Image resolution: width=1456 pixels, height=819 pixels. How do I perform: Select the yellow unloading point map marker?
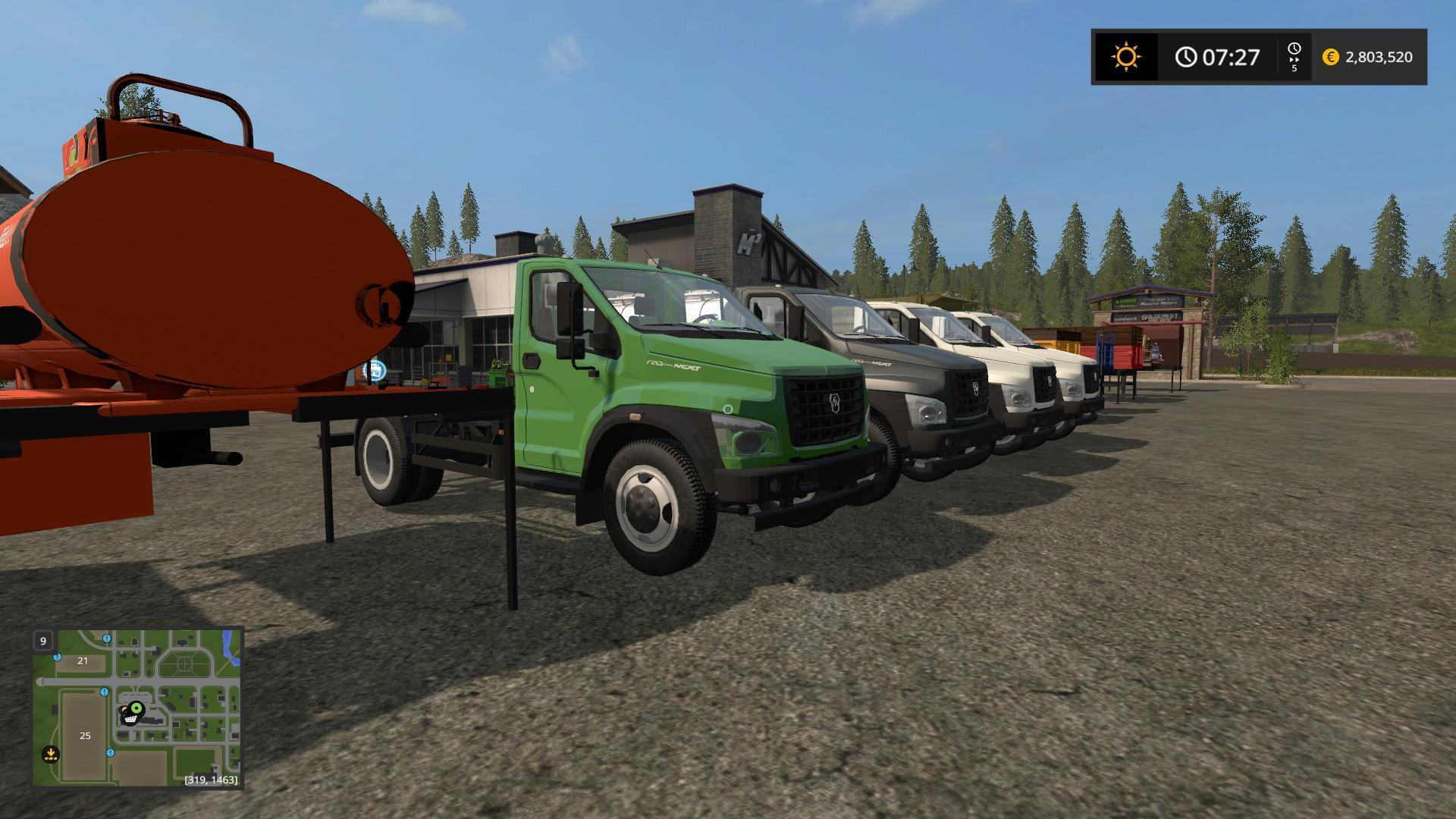pyautogui.click(x=51, y=755)
